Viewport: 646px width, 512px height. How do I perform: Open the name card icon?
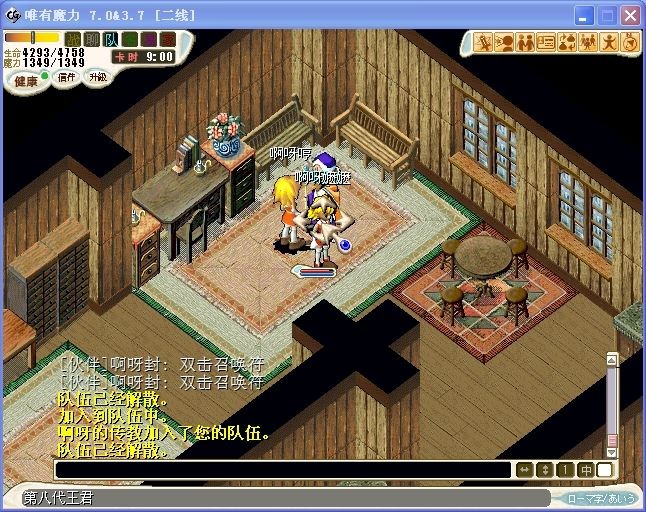[x=546, y=42]
